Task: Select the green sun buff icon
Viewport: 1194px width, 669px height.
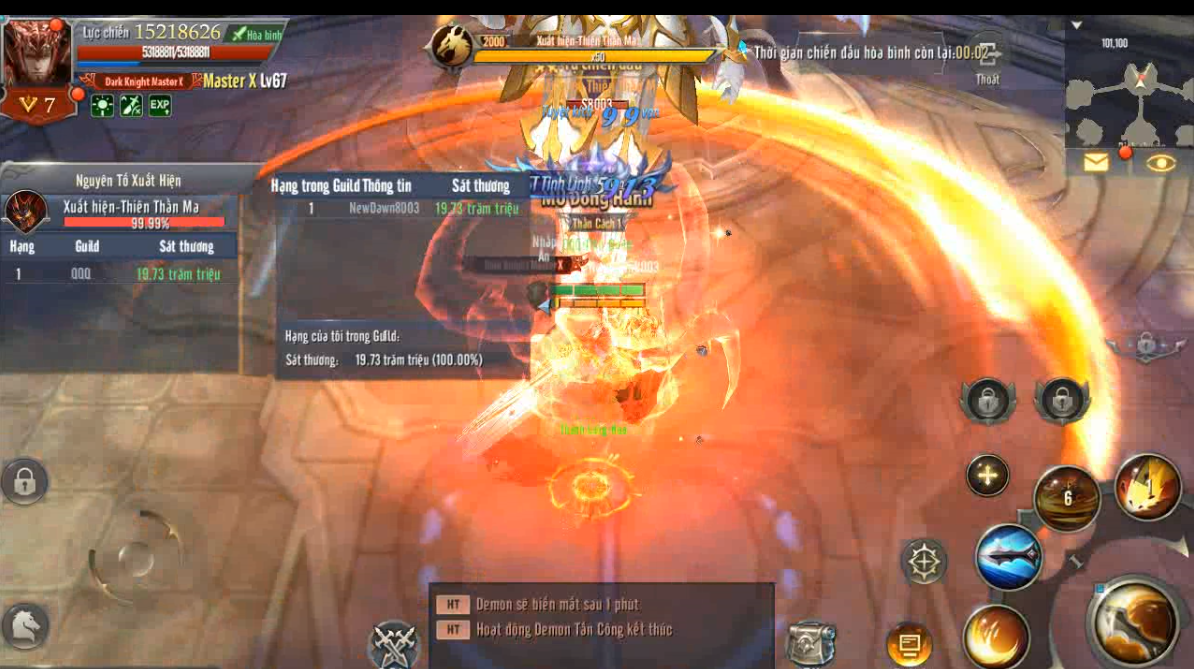Action: point(102,106)
